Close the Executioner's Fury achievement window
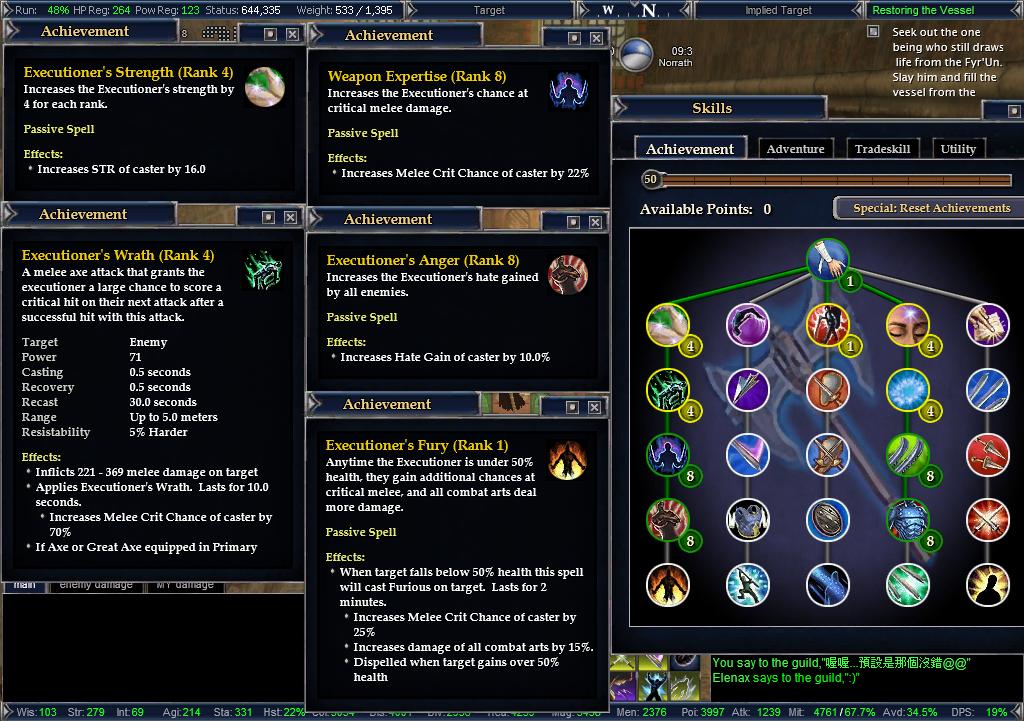1024x721 pixels. 594,407
